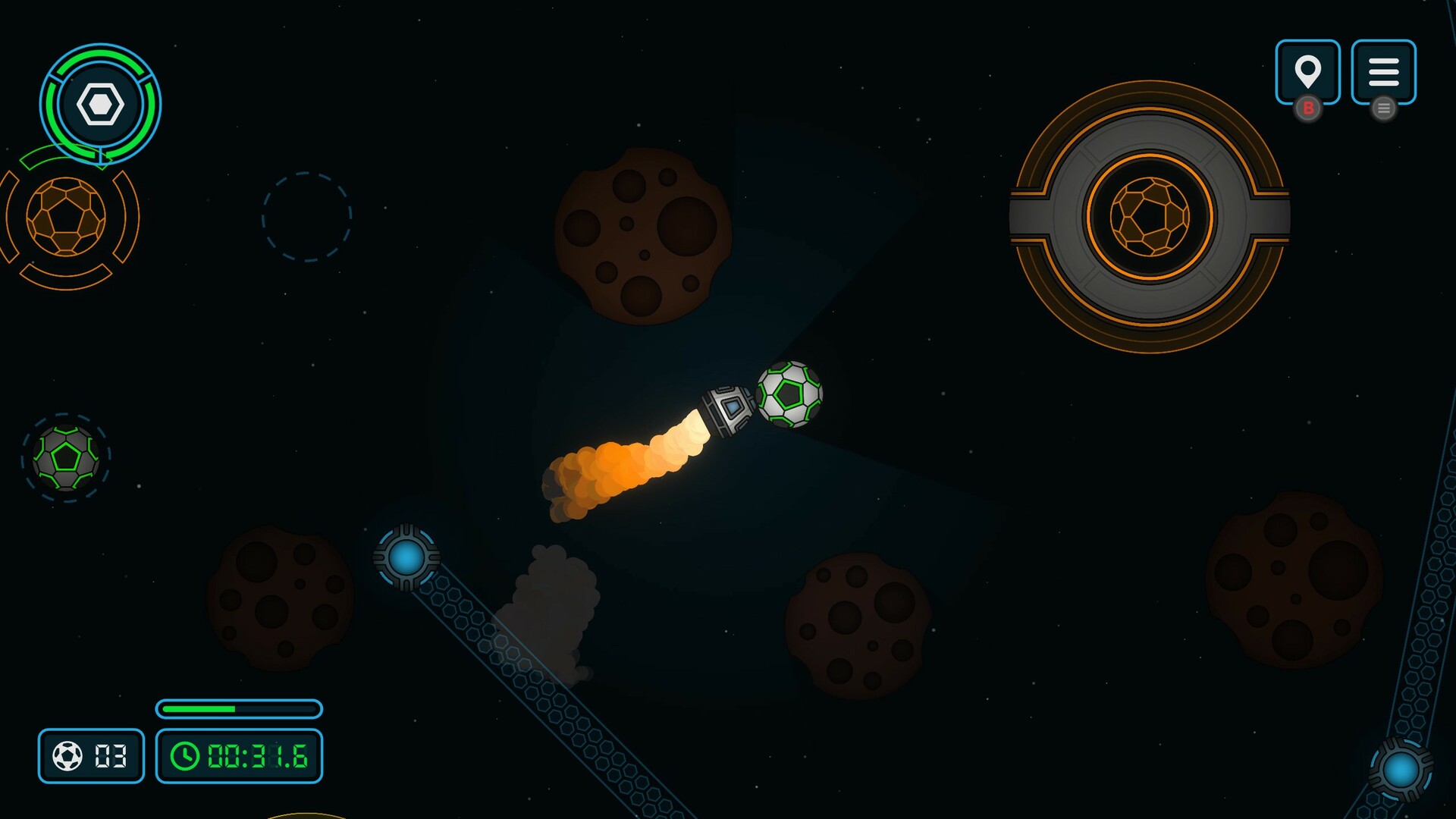The image size is (1456, 819).
Task: Click the green progress bar above the timer
Action: pyautogui.click(x=237, y=709)
